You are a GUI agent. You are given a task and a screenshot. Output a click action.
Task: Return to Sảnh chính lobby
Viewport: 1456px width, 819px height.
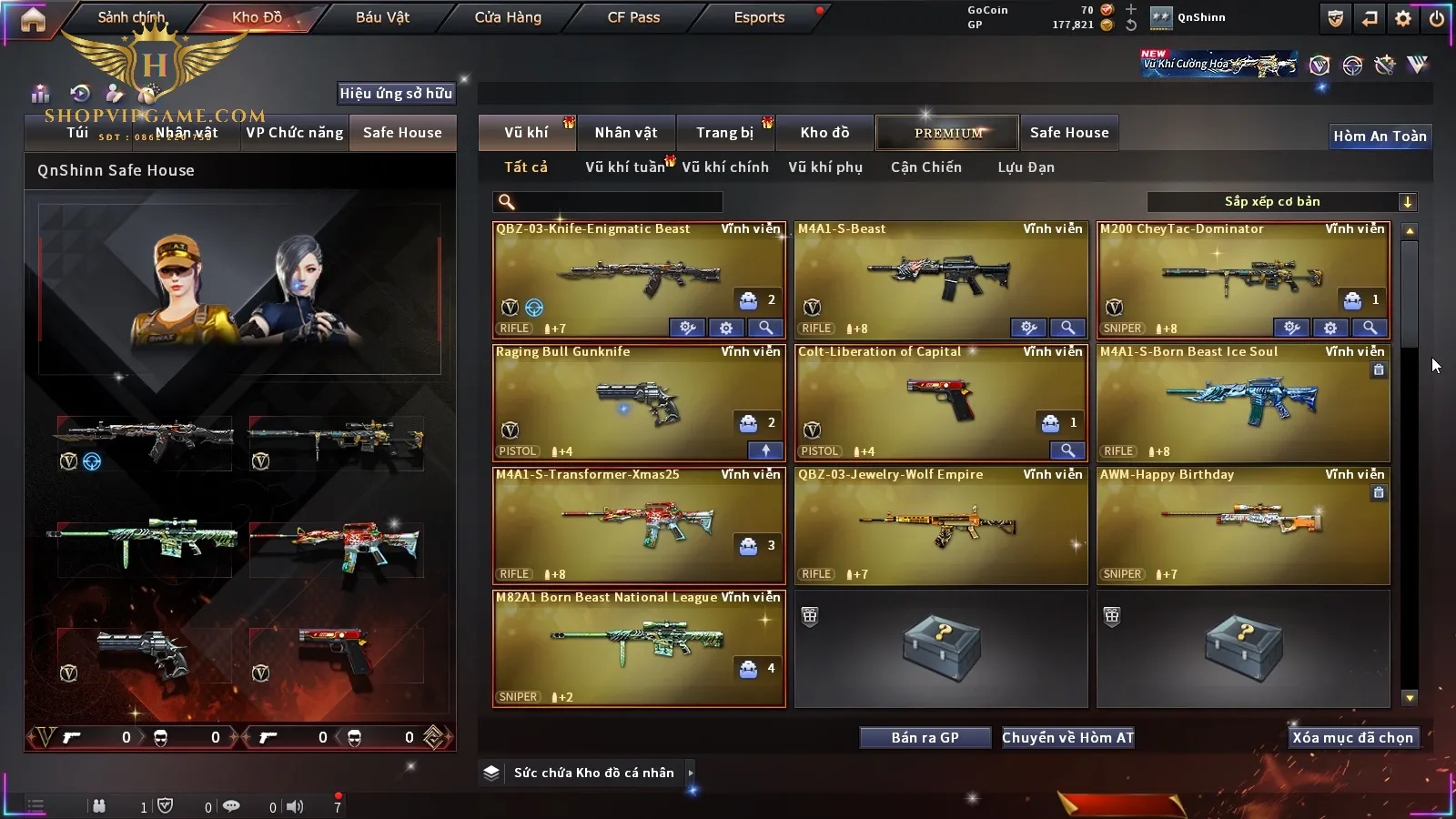131,17
